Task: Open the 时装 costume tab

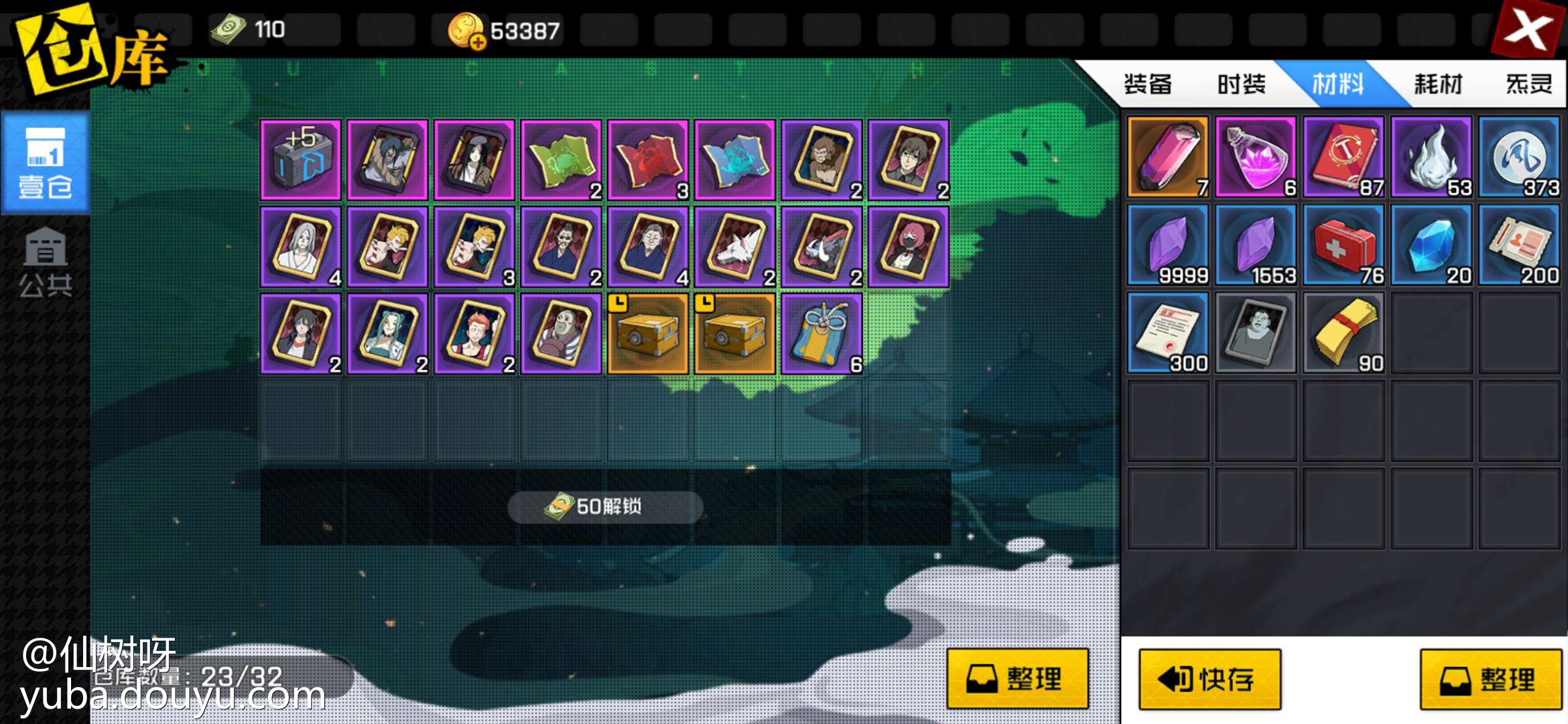Action: tap(1241, 84)
